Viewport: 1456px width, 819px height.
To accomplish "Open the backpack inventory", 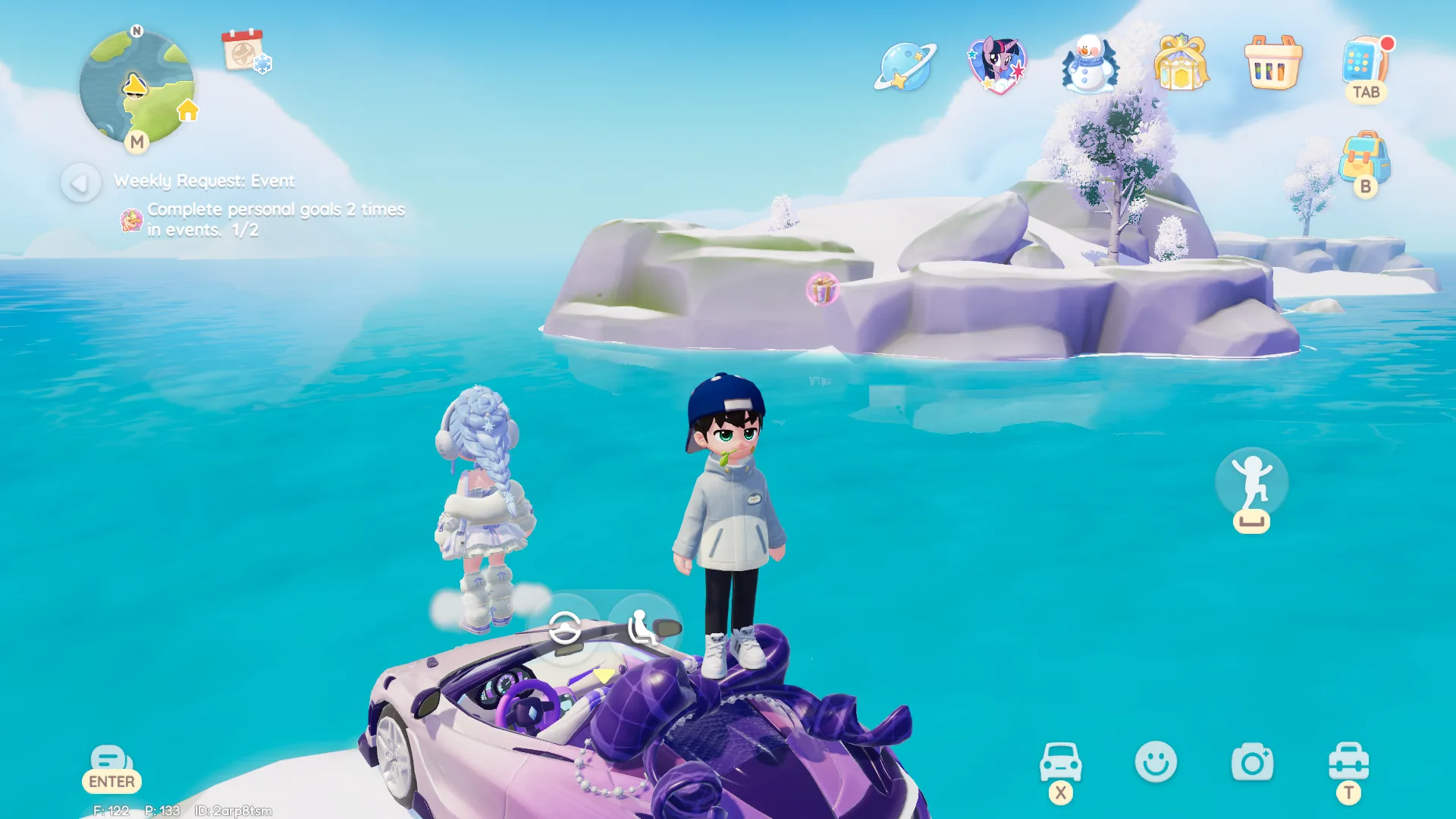I will (1364, 158).
